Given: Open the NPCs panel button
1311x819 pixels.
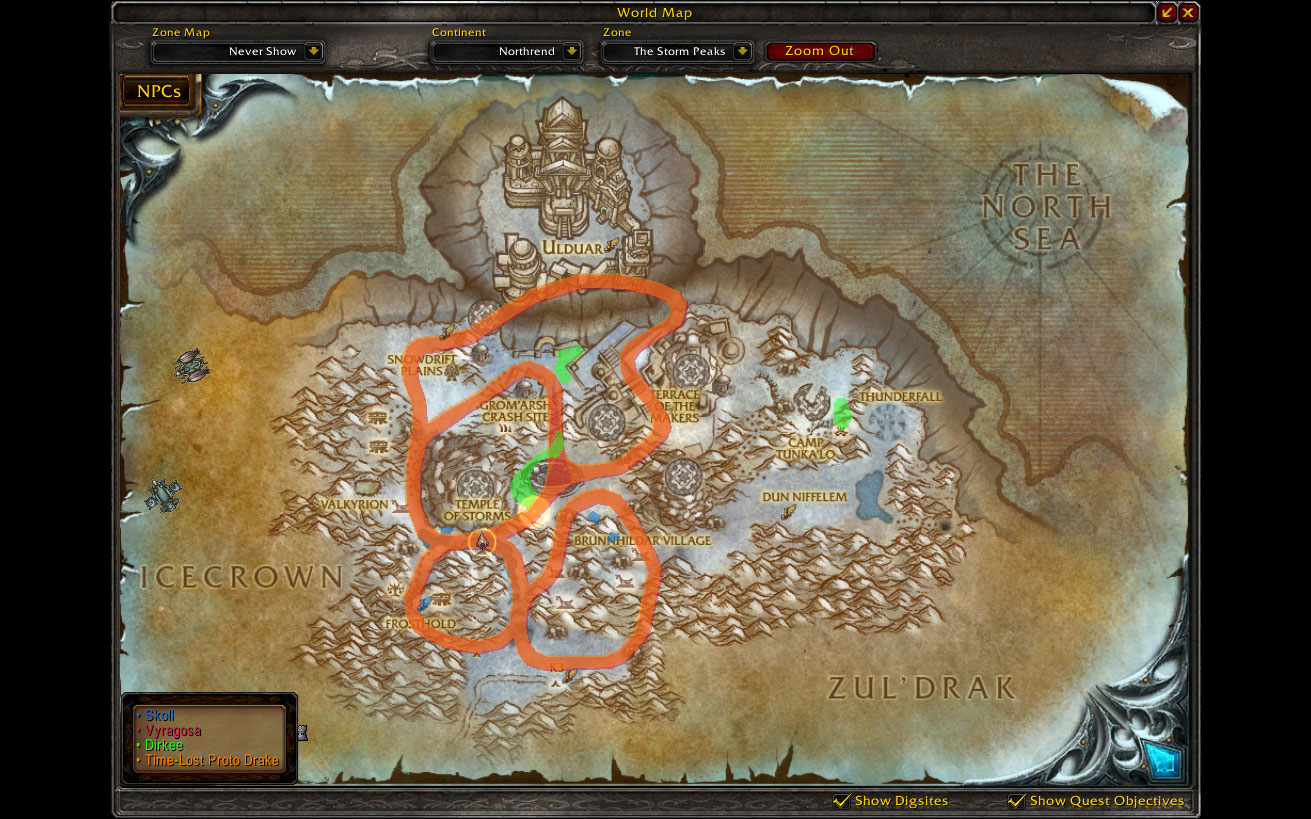Looking at the screenshot, I should tap(158, 92).
